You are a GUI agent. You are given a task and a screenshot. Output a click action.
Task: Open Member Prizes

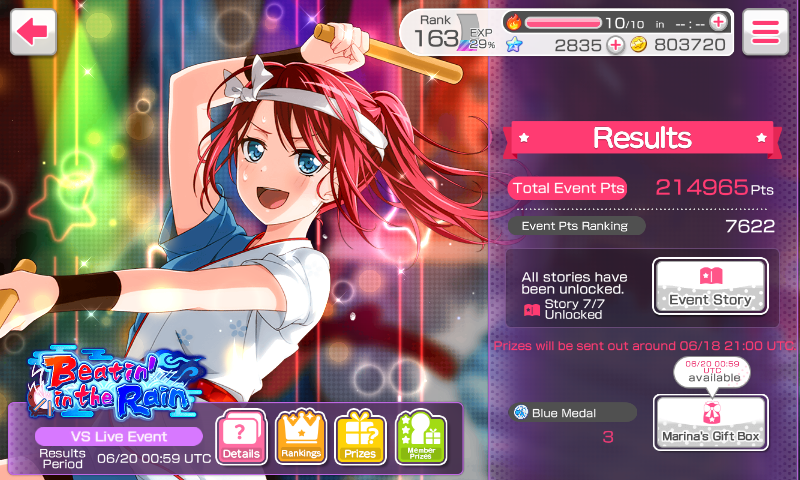420,438
